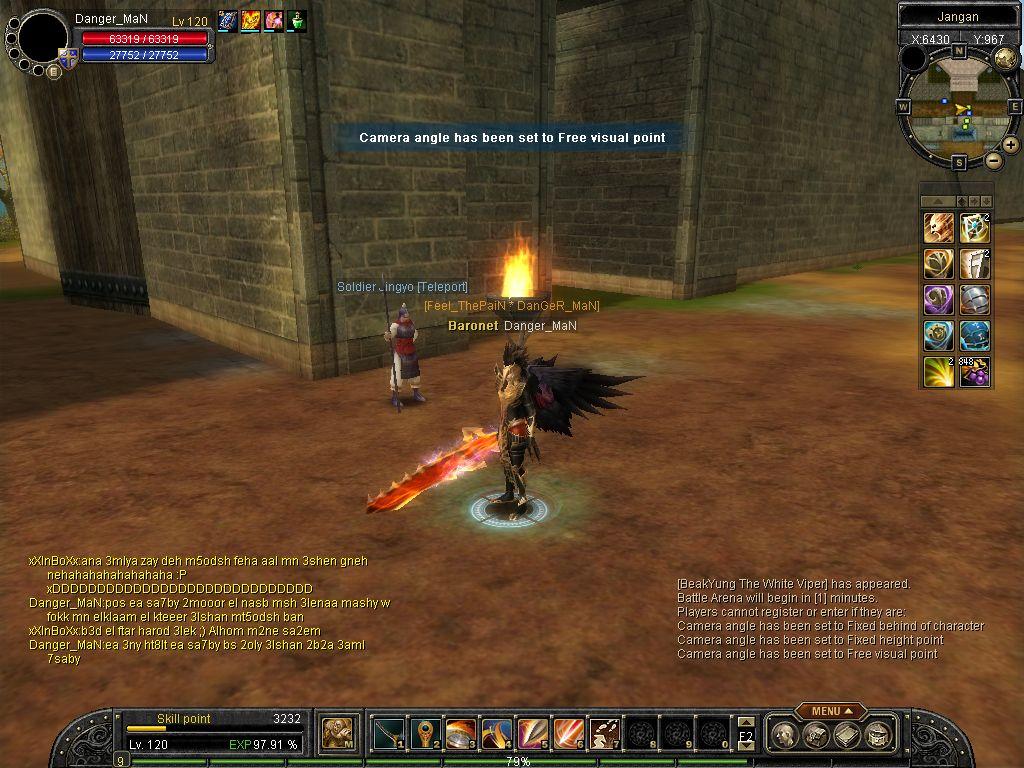Open the MENU expander tab

831,711
